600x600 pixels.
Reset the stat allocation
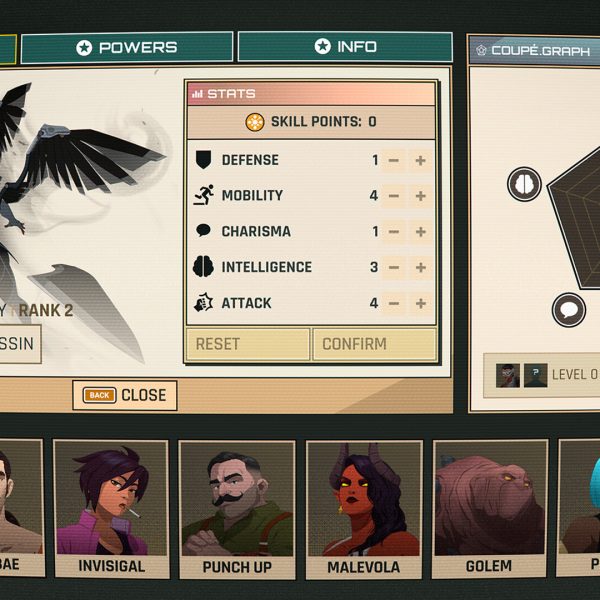click(x=247, y=344)
